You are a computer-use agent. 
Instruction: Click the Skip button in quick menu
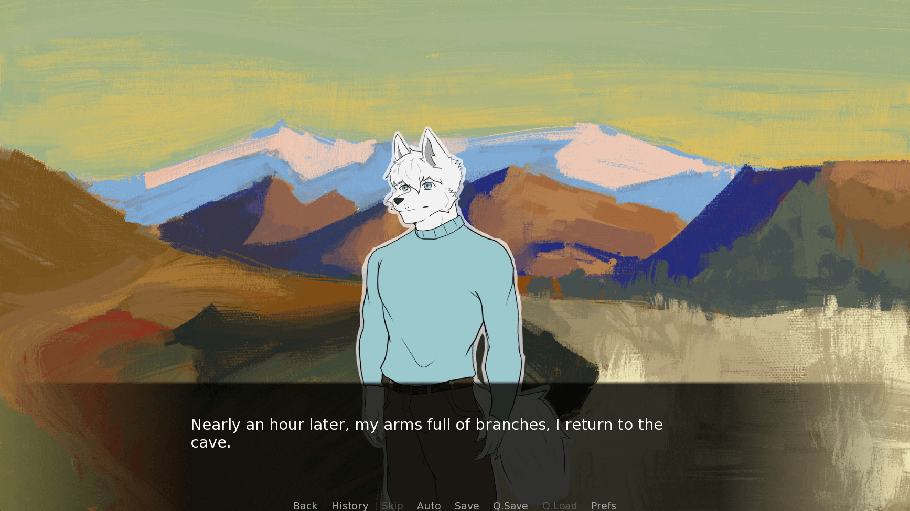point(392,505)
